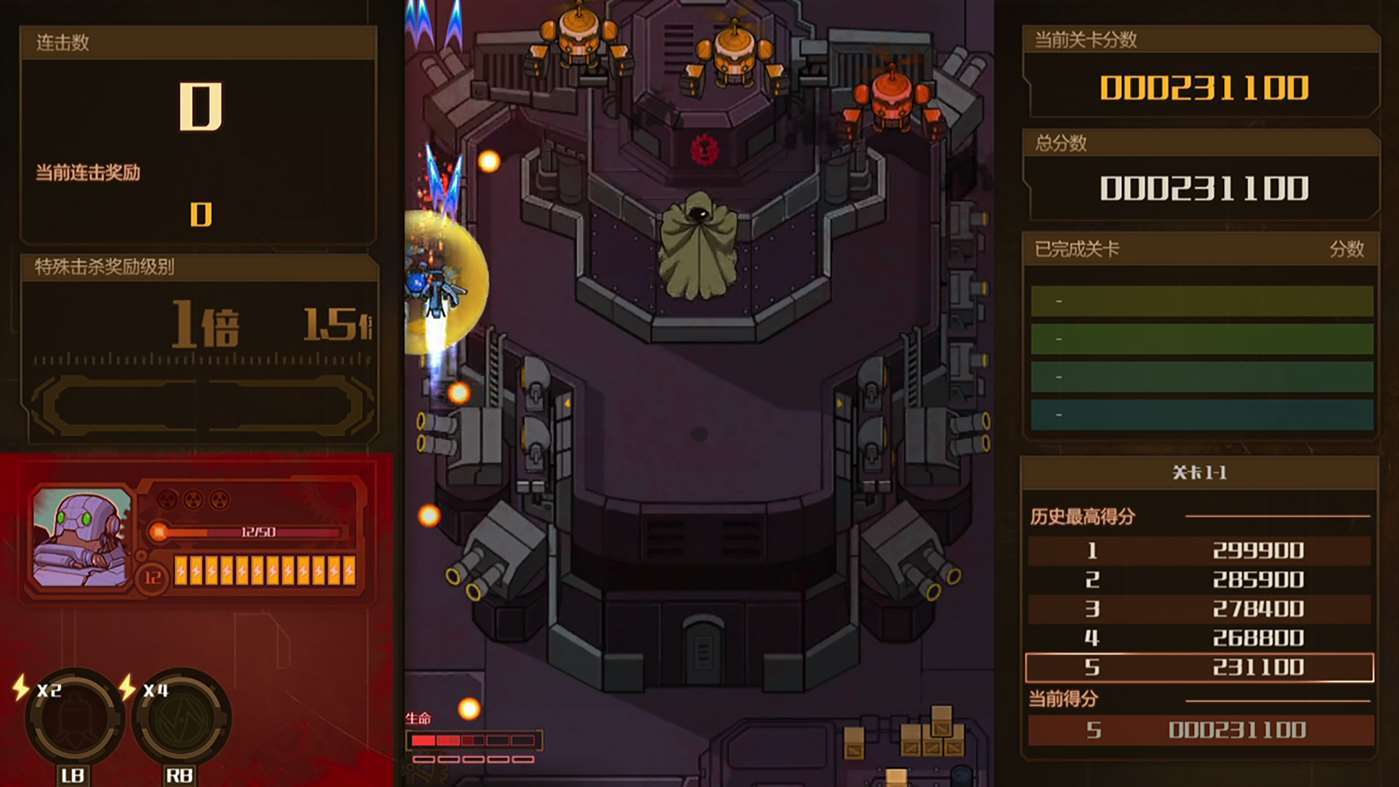Toggle the first orange energy cell
The image size is (1399, 787).
coord(179,572)
